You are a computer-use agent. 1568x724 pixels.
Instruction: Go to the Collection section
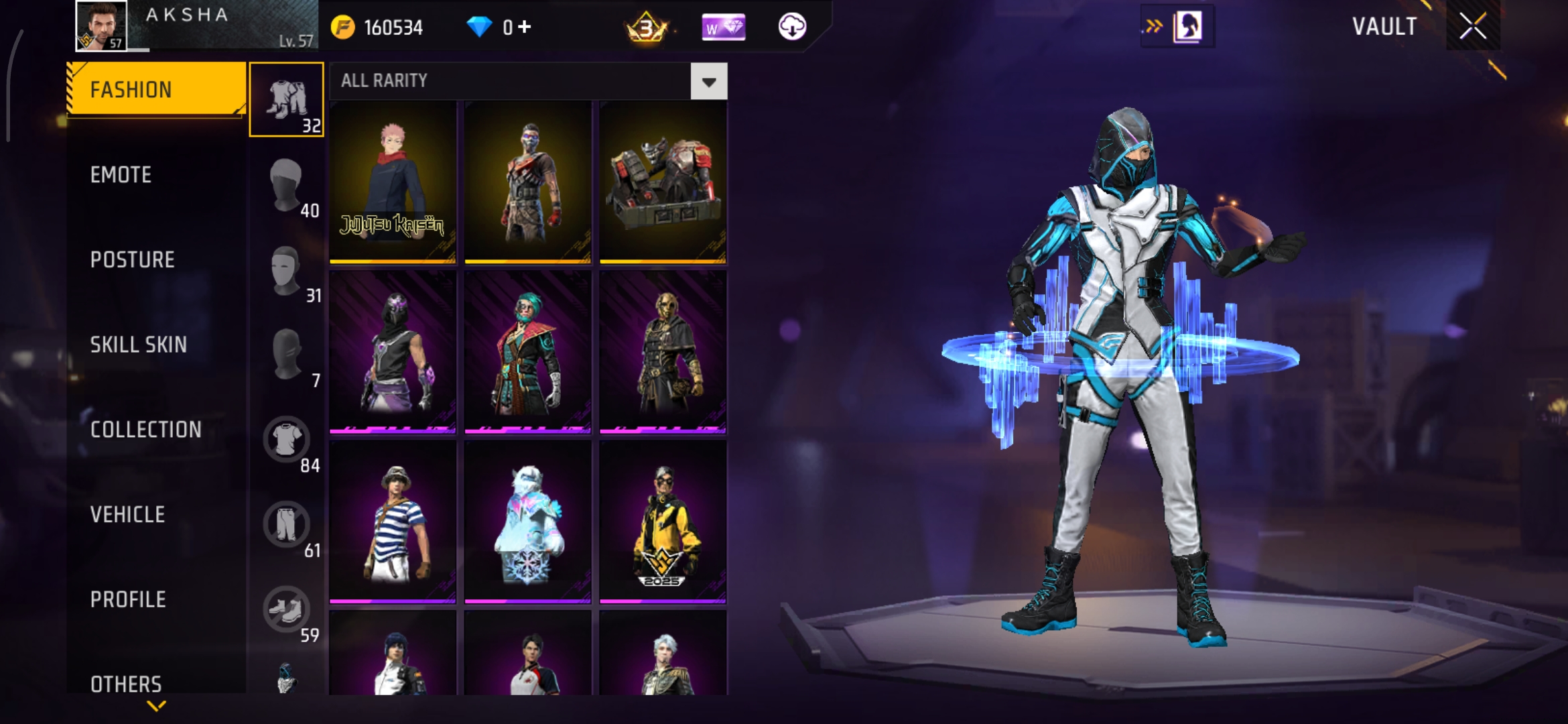coord(146,430)
